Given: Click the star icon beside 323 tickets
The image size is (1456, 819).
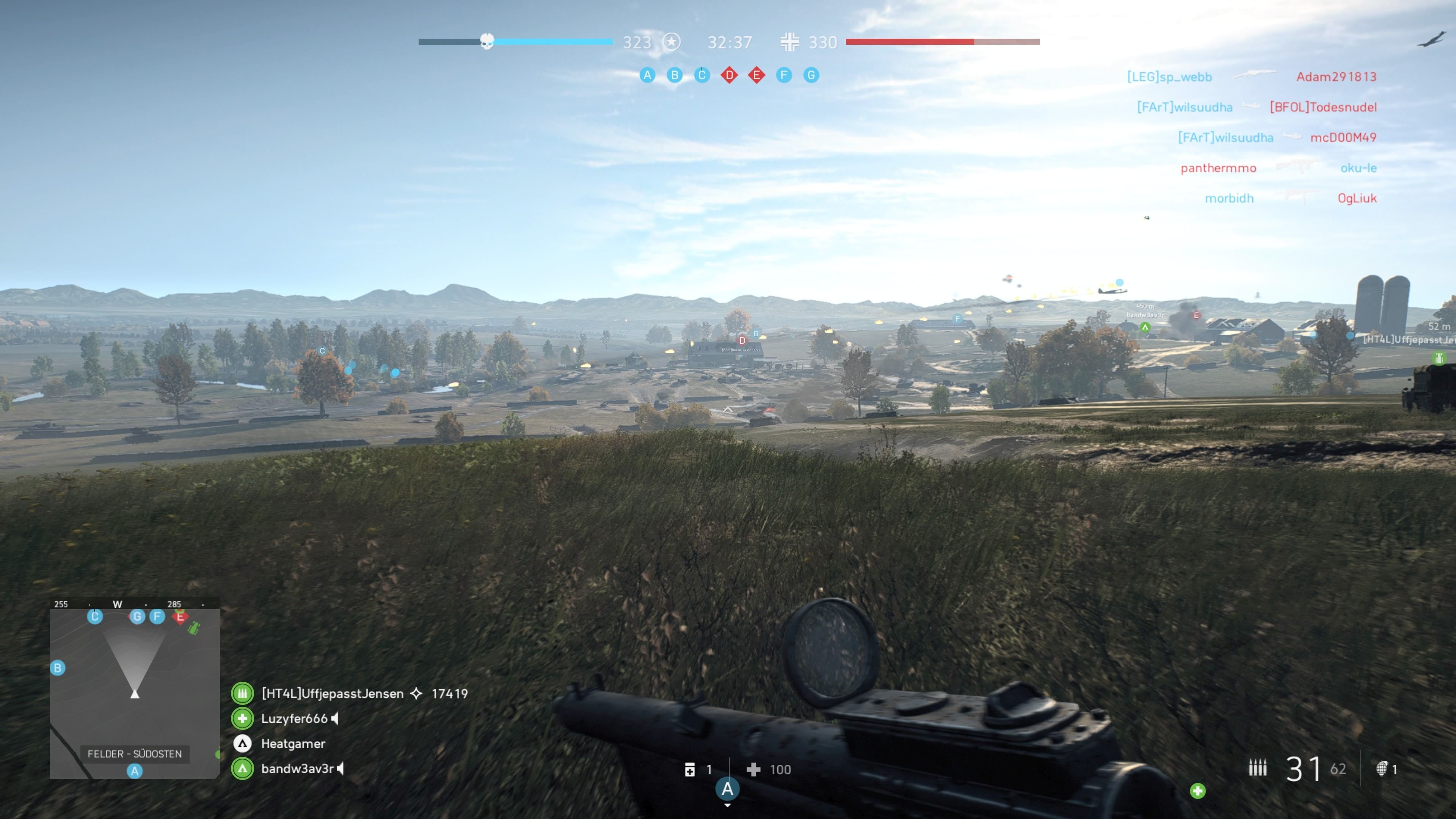Looking at the screenshot, I should pyautogui.click(x=672, y=42).
